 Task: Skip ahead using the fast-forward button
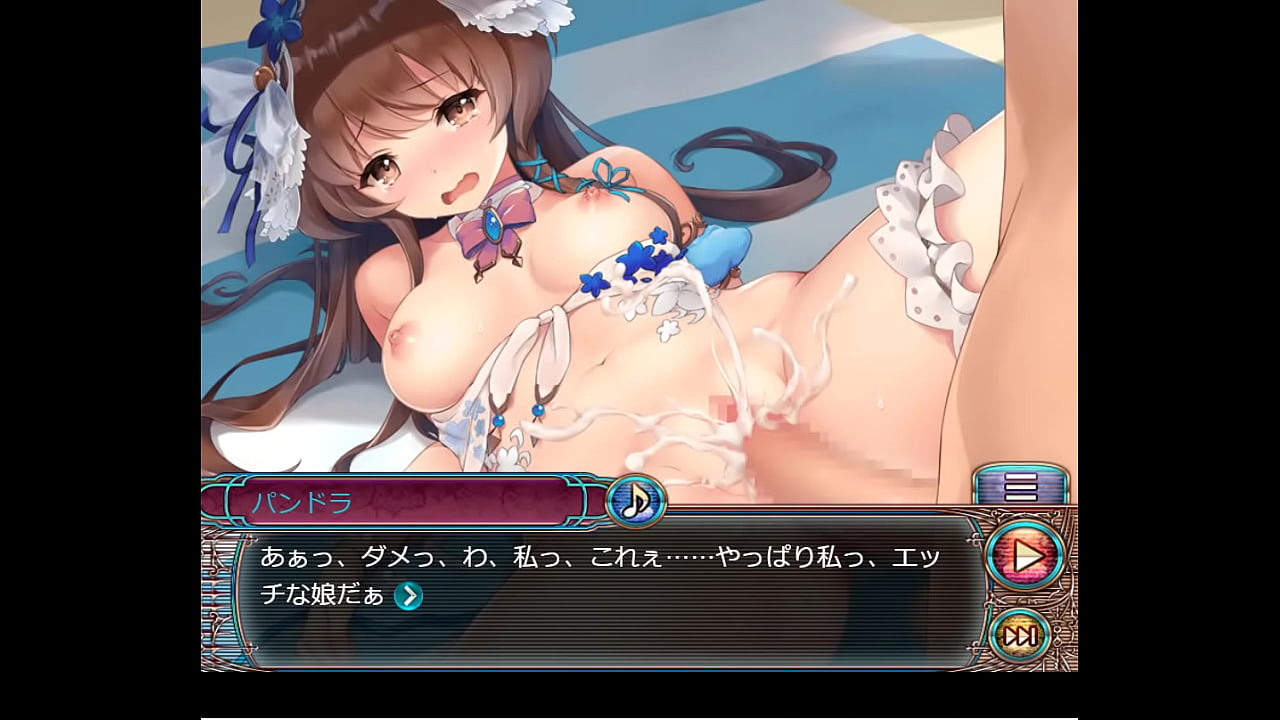[x=1020, y=634]
